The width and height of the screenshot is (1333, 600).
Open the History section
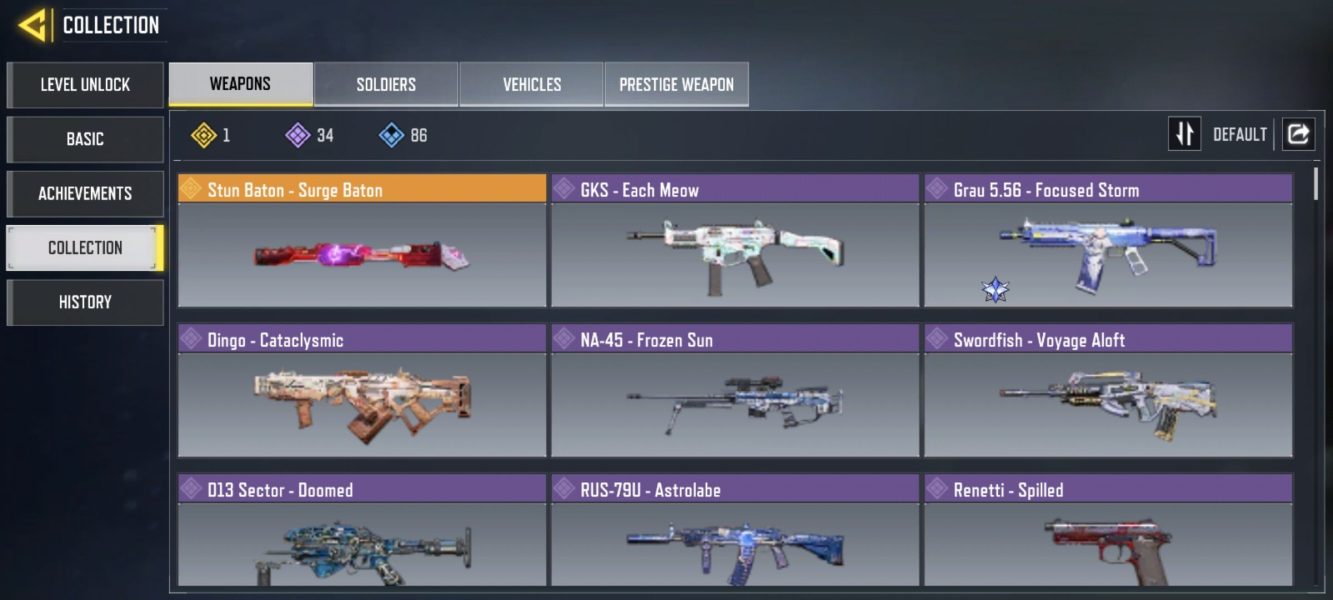(85, 302)
